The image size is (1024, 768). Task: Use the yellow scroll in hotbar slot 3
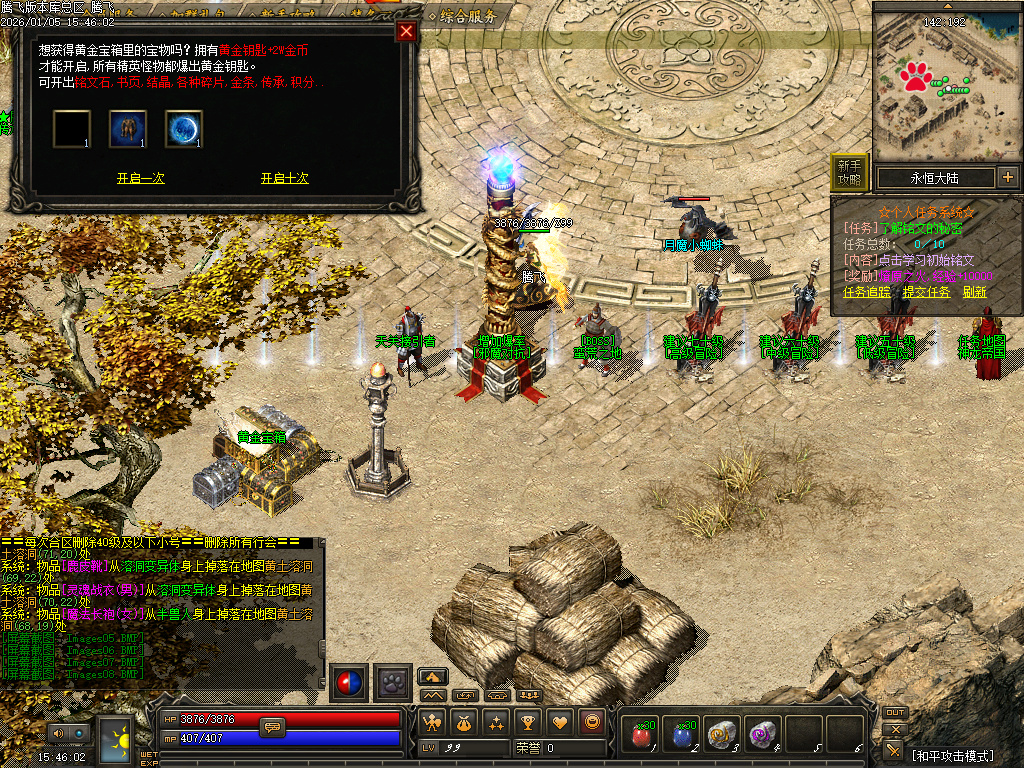[x=722, y=735]
